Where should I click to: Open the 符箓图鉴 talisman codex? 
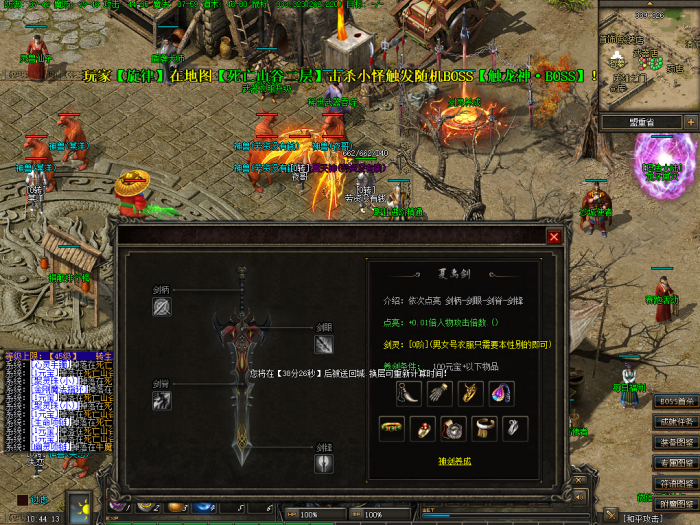677,484
